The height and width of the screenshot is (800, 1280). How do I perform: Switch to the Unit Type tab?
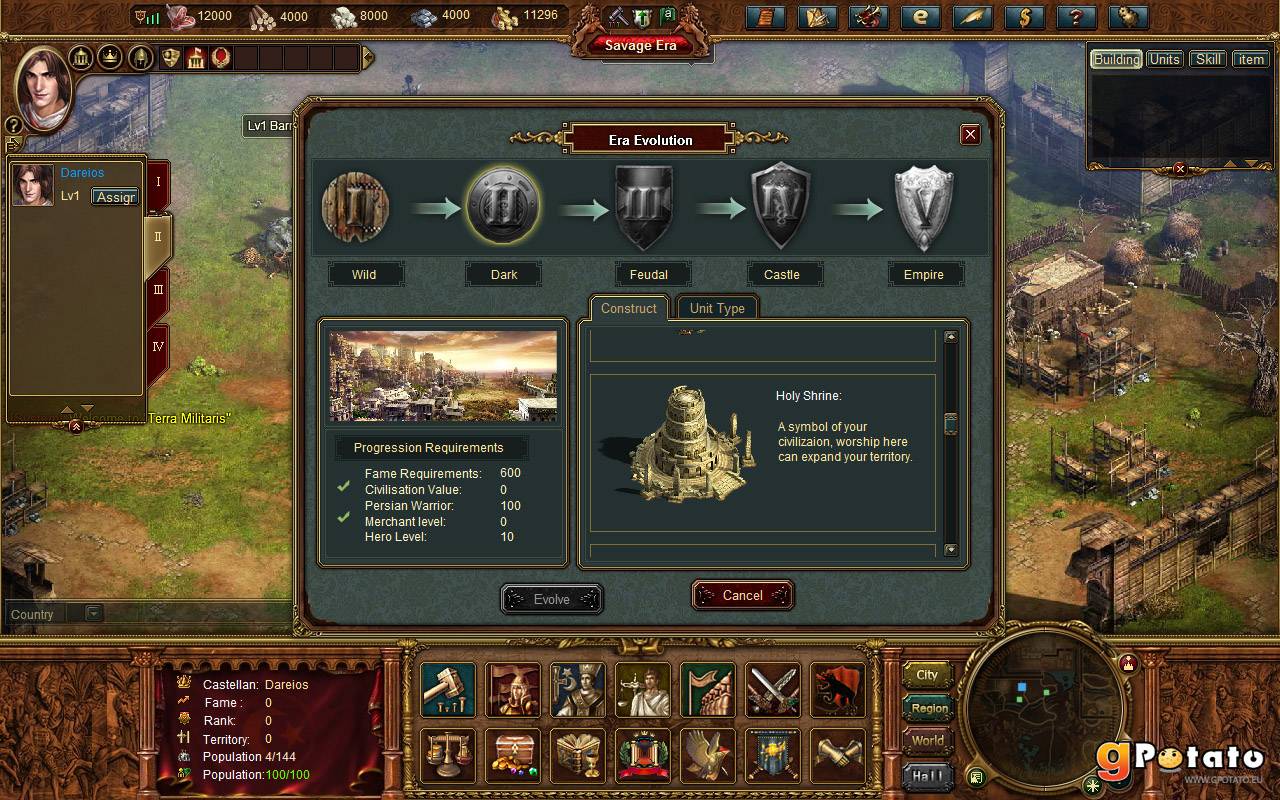(717, 308)
